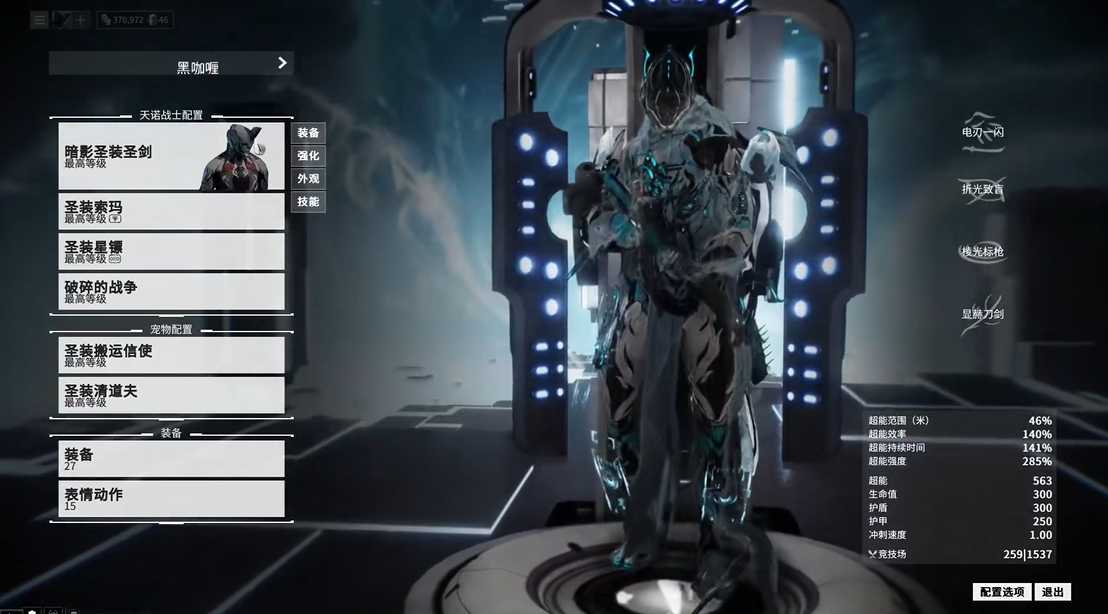Image resolution: width=1108 pixels, height=614 pixels.
Task: Choose the 圣装星镖 secondary weapon slot
Action: point(171,252)
